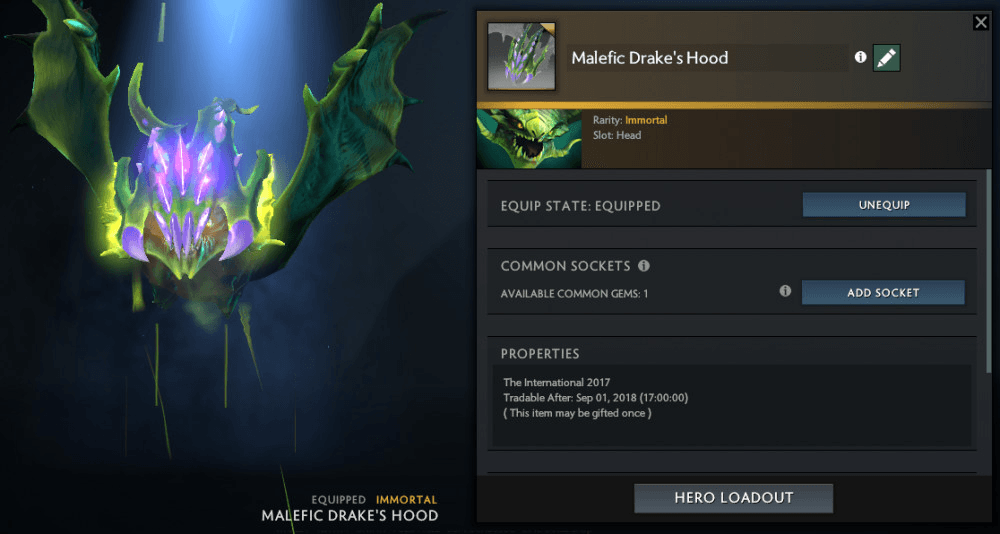Viewport: 1000px width, 534px height.
Task: Unequip the Malefic Drake's Hood
Action: [883, 205]
